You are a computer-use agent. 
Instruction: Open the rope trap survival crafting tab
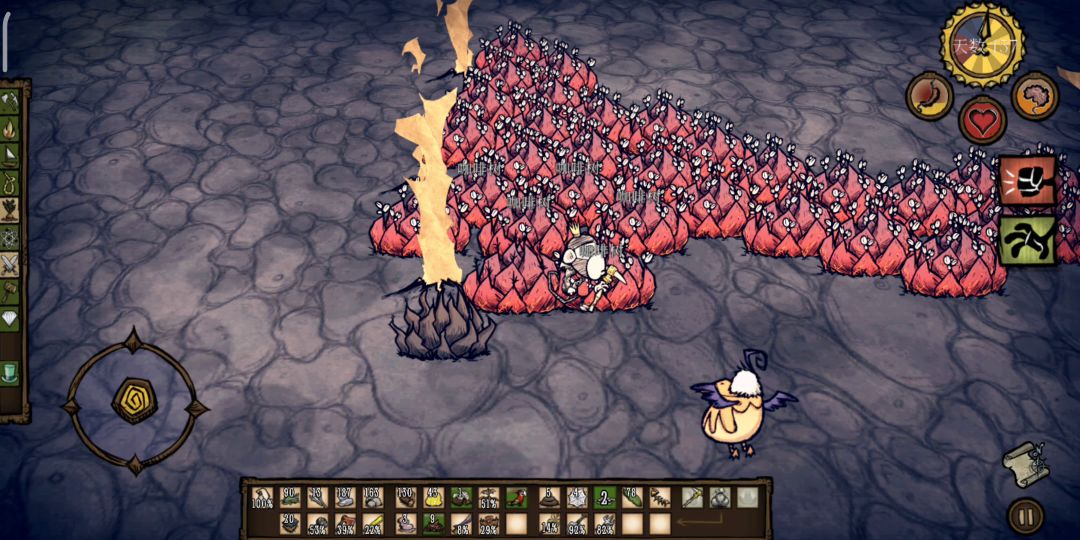tap(12, 182)
